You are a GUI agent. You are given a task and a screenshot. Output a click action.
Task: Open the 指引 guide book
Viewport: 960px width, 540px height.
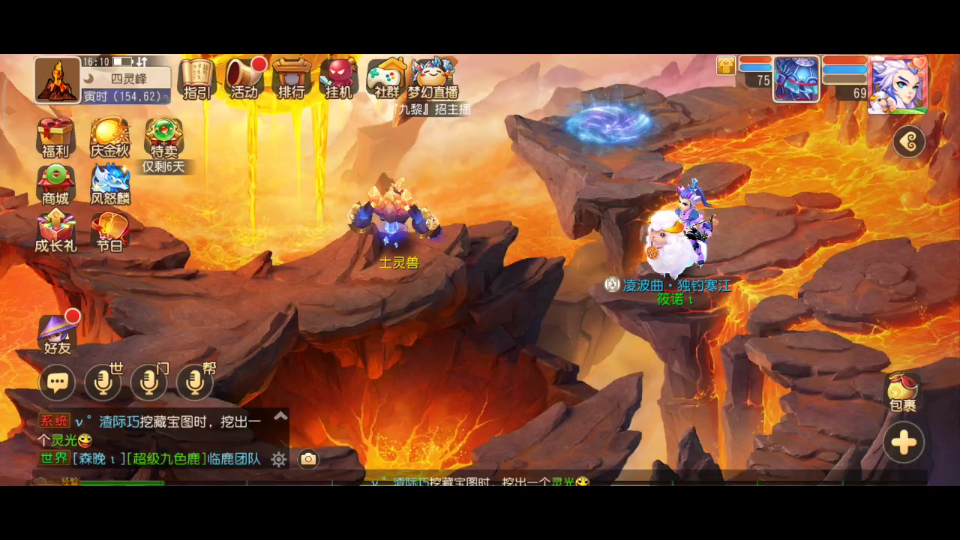[x=196, y=77]
